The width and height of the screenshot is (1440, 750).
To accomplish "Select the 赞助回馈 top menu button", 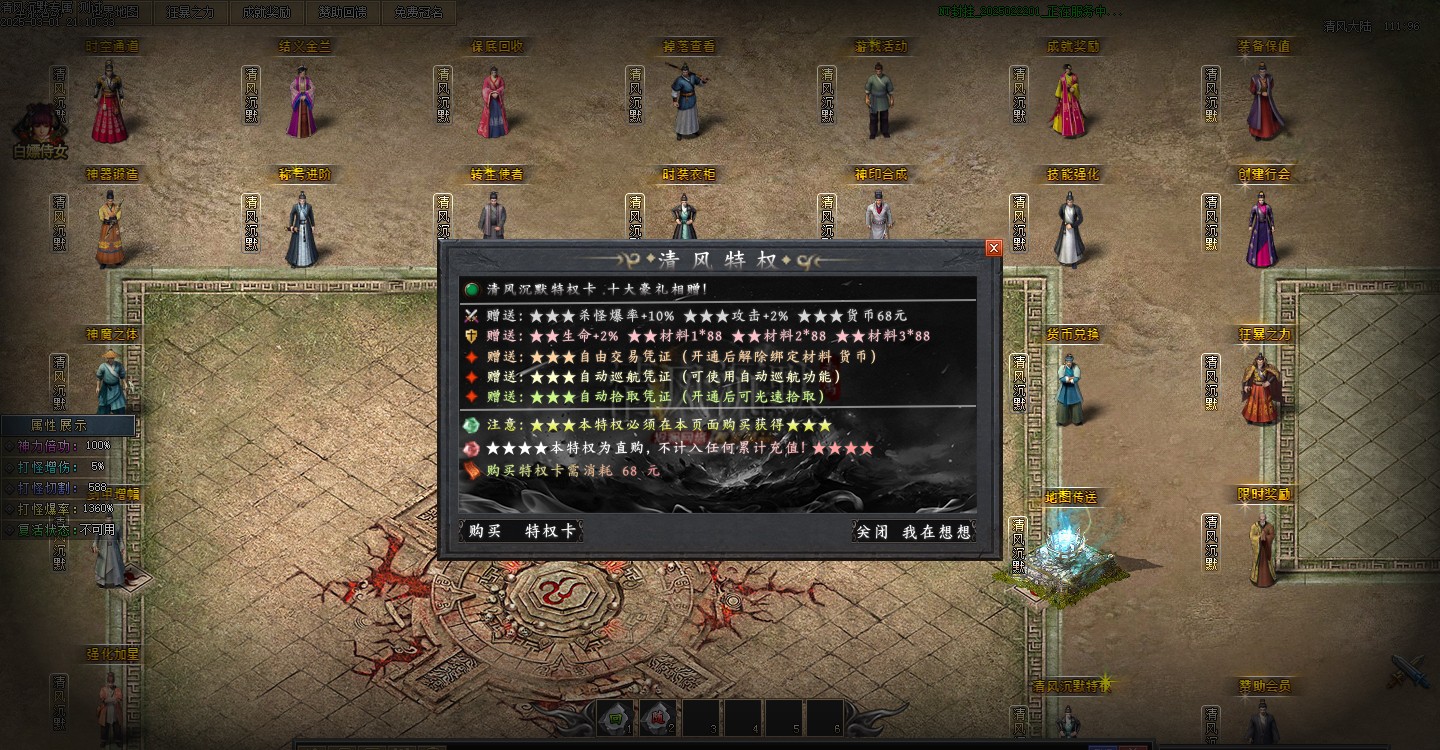I will pyautogui.click(x=342, y=13).
